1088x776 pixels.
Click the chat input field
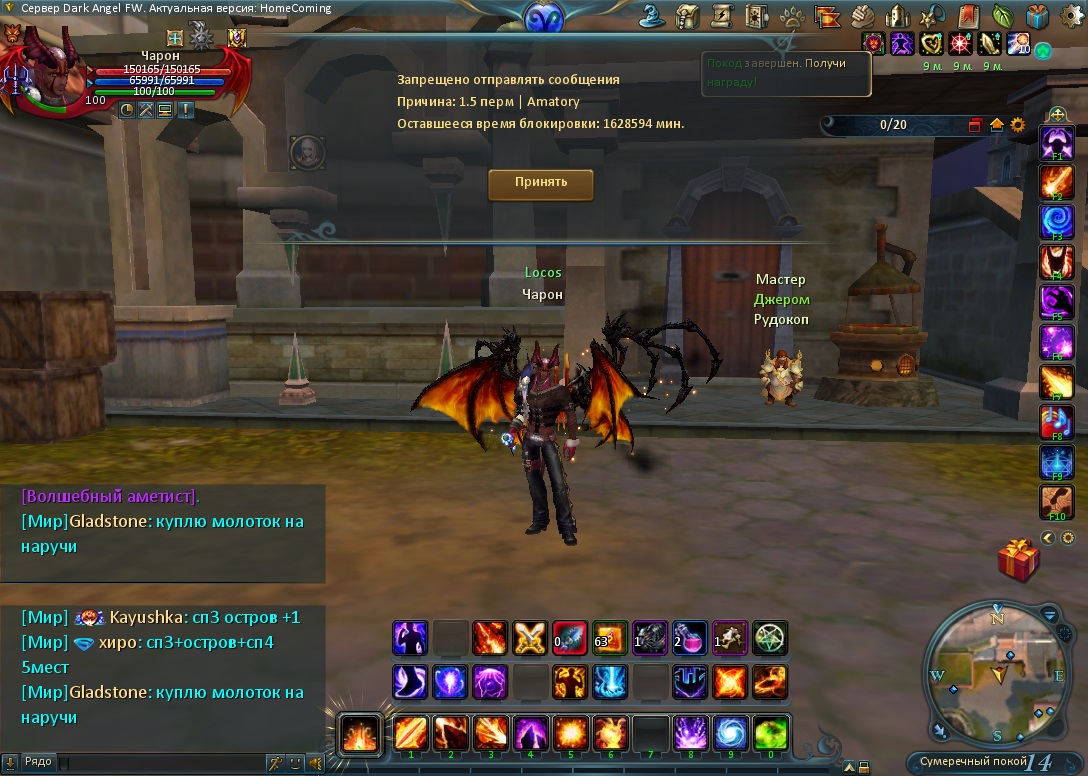160,763
